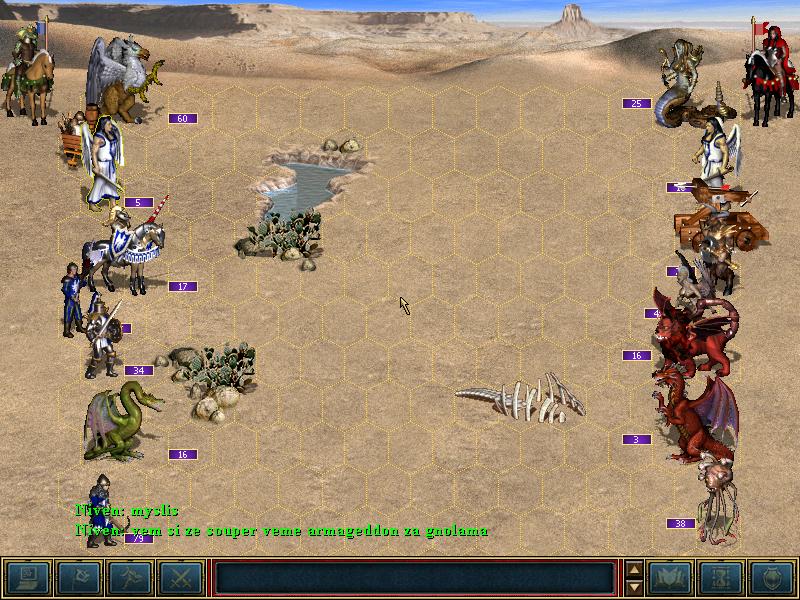Surrender using the white flag button
Image resolution: width=800 pixels, height=600 pixels.
pos(79,578)
